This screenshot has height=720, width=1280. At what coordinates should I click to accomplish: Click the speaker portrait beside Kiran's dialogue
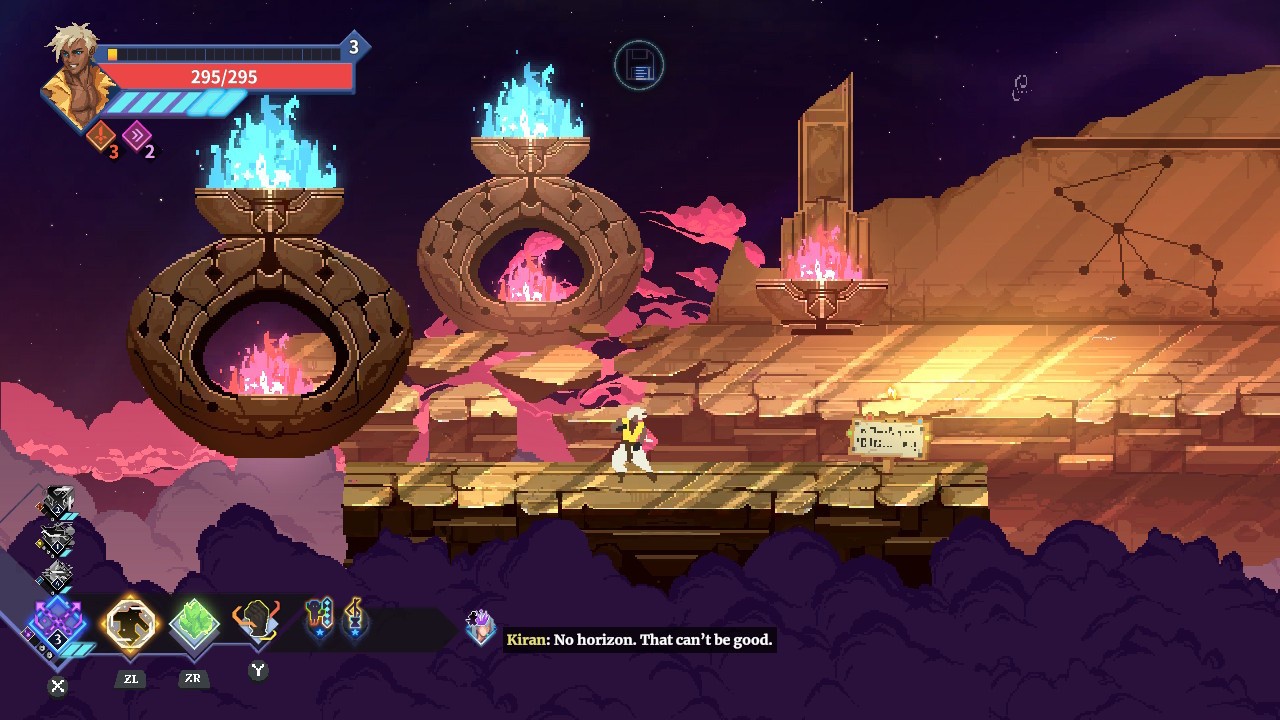click(x=481, y=627)
